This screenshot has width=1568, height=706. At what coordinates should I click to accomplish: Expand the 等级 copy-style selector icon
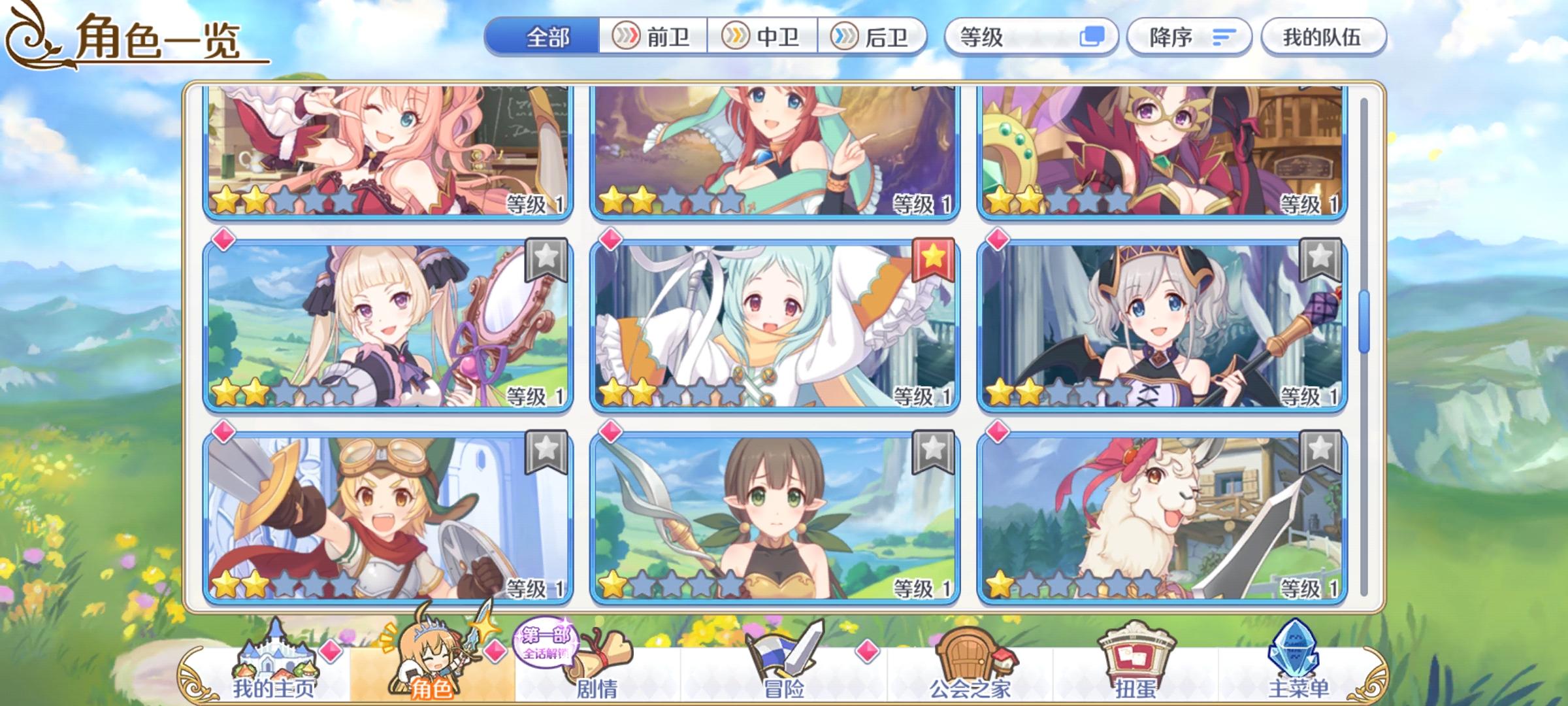point(1095,37)
